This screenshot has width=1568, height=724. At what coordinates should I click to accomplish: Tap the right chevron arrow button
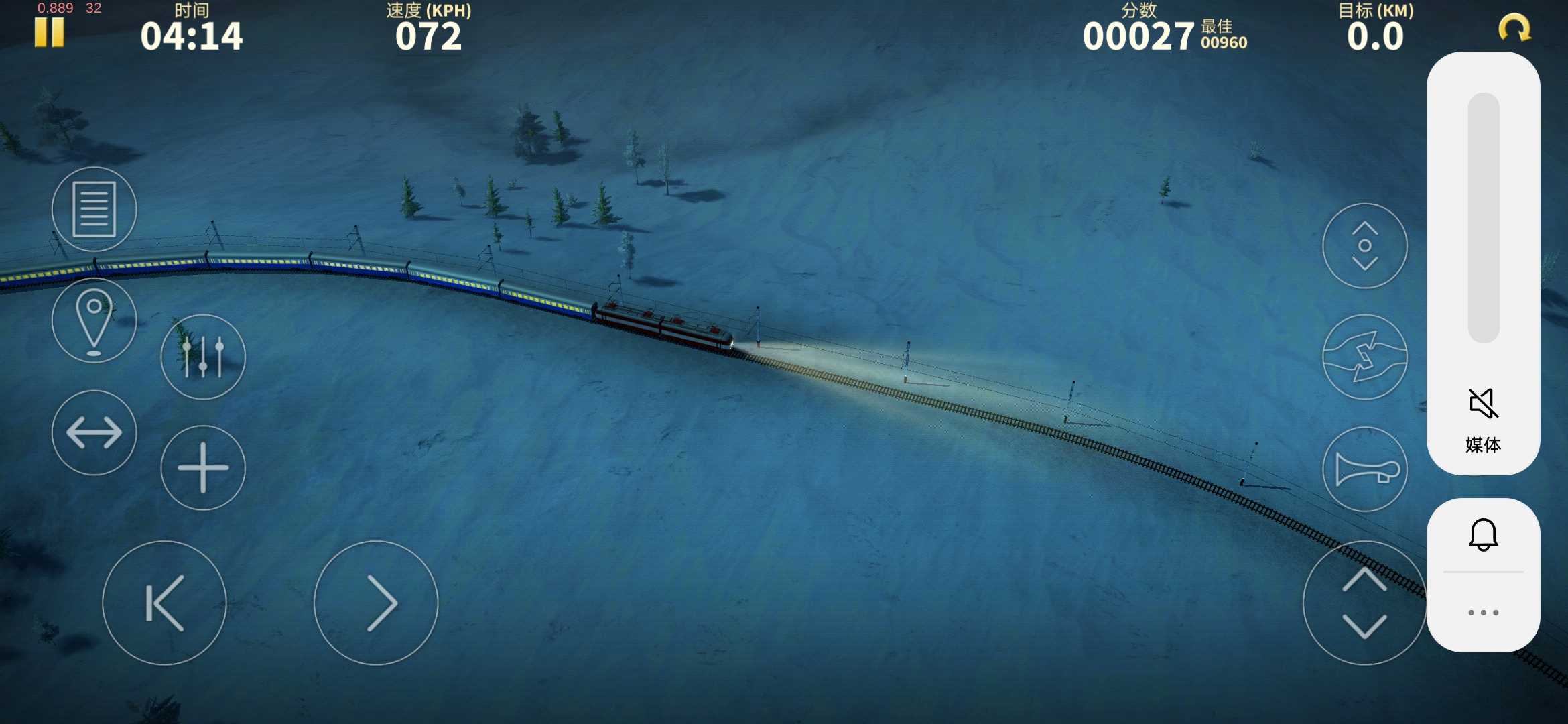tap(376, 603)
